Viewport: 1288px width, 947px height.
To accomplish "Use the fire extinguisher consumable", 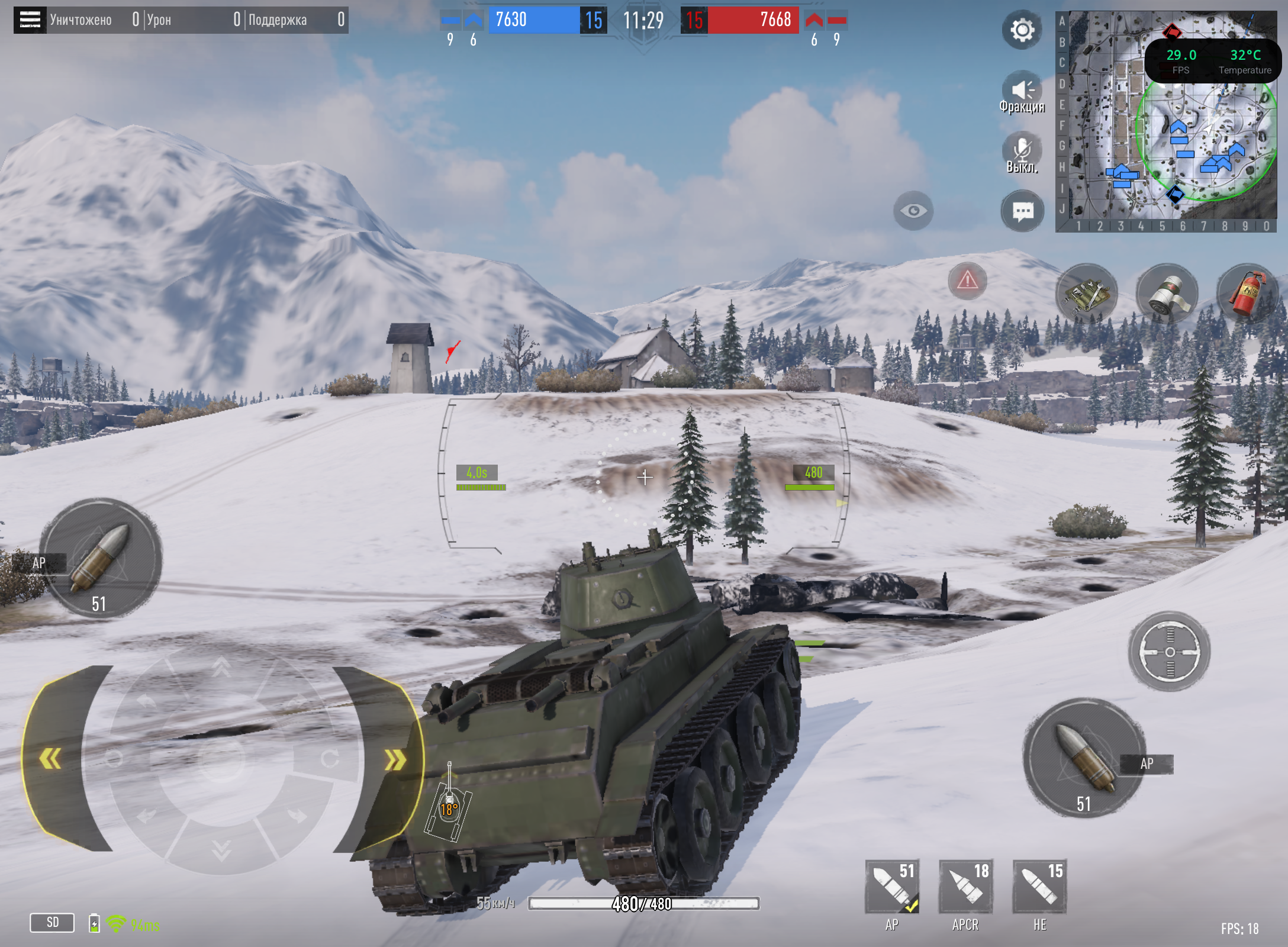I will [1247, 294].
